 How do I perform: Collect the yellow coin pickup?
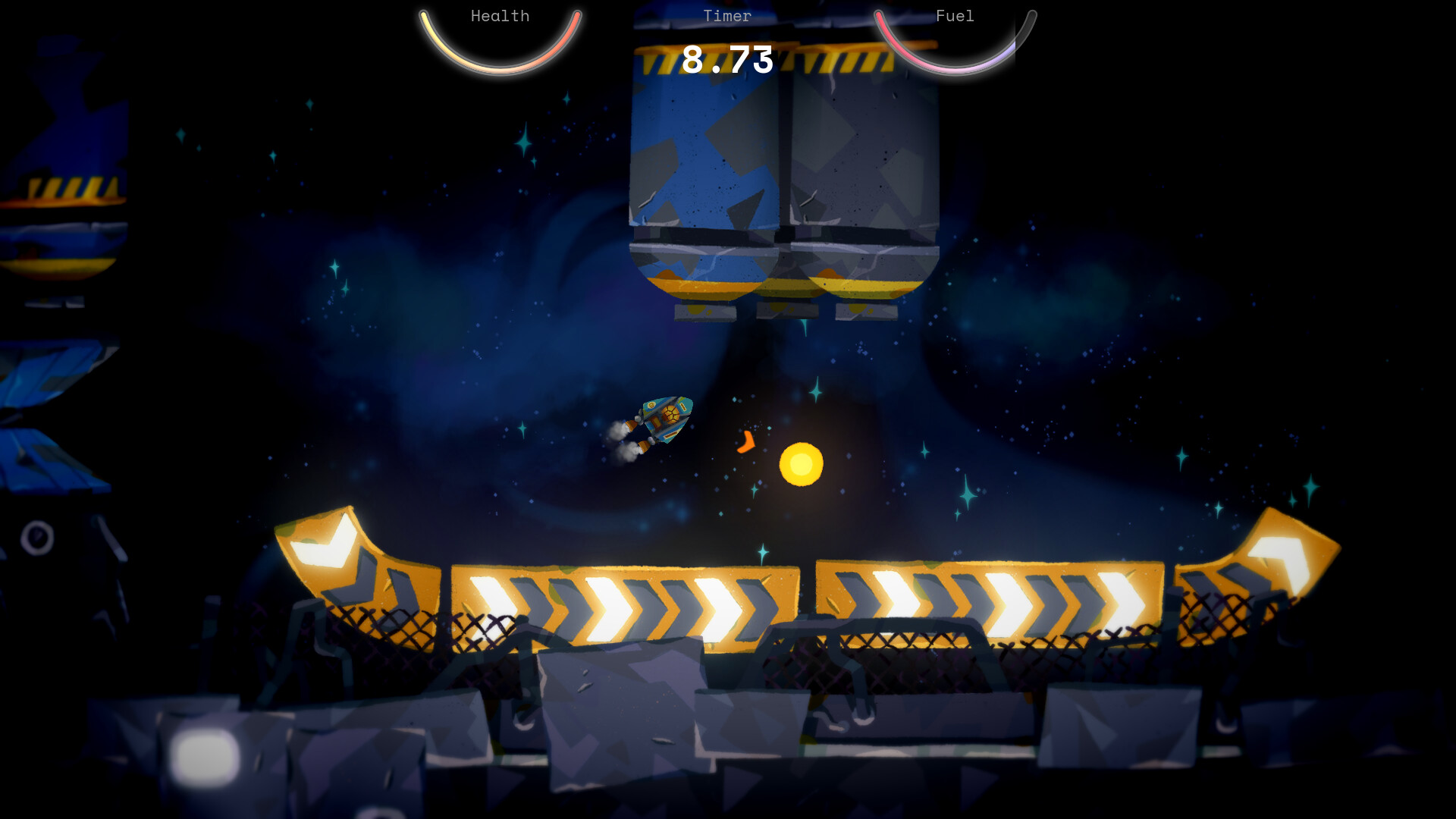pos(800,466)
